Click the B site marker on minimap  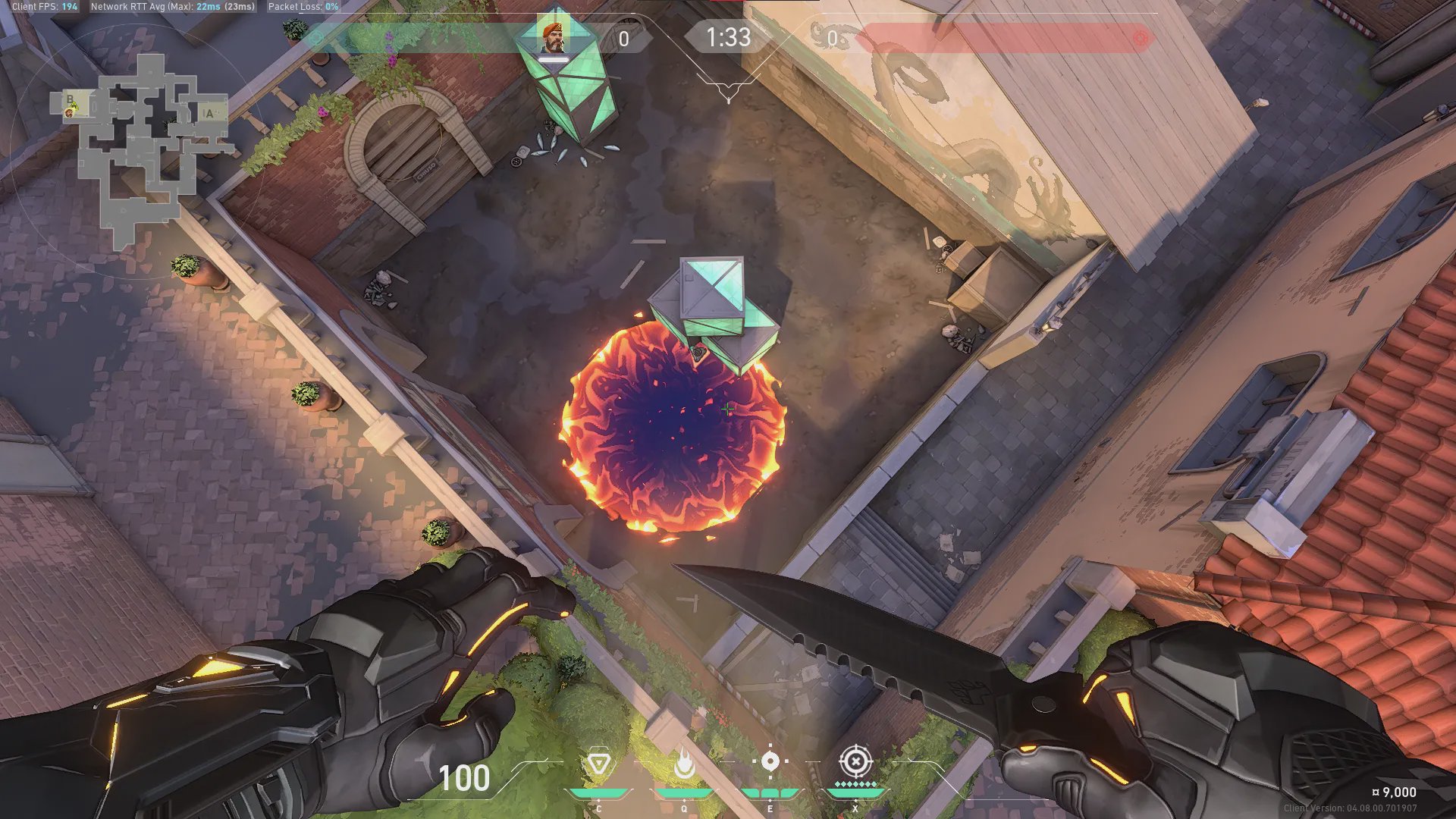click(x=70, y=99)
